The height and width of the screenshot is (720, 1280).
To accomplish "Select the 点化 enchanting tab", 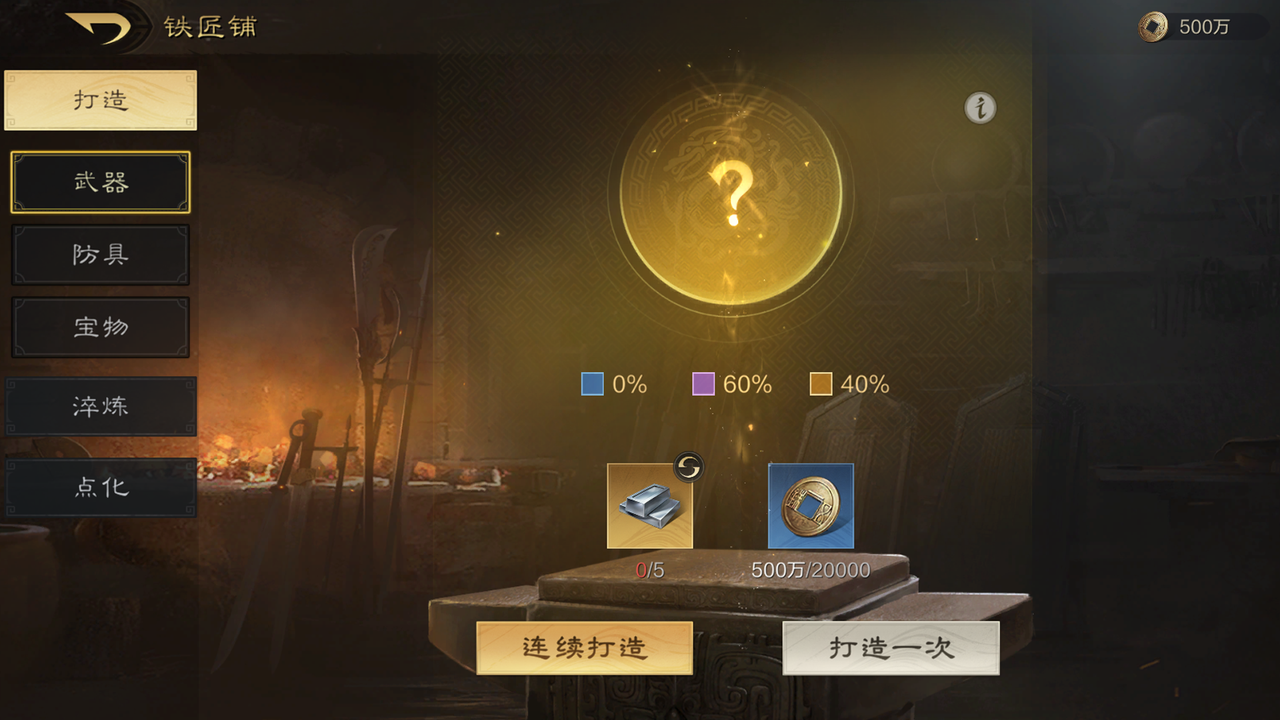I will point(100,487).
